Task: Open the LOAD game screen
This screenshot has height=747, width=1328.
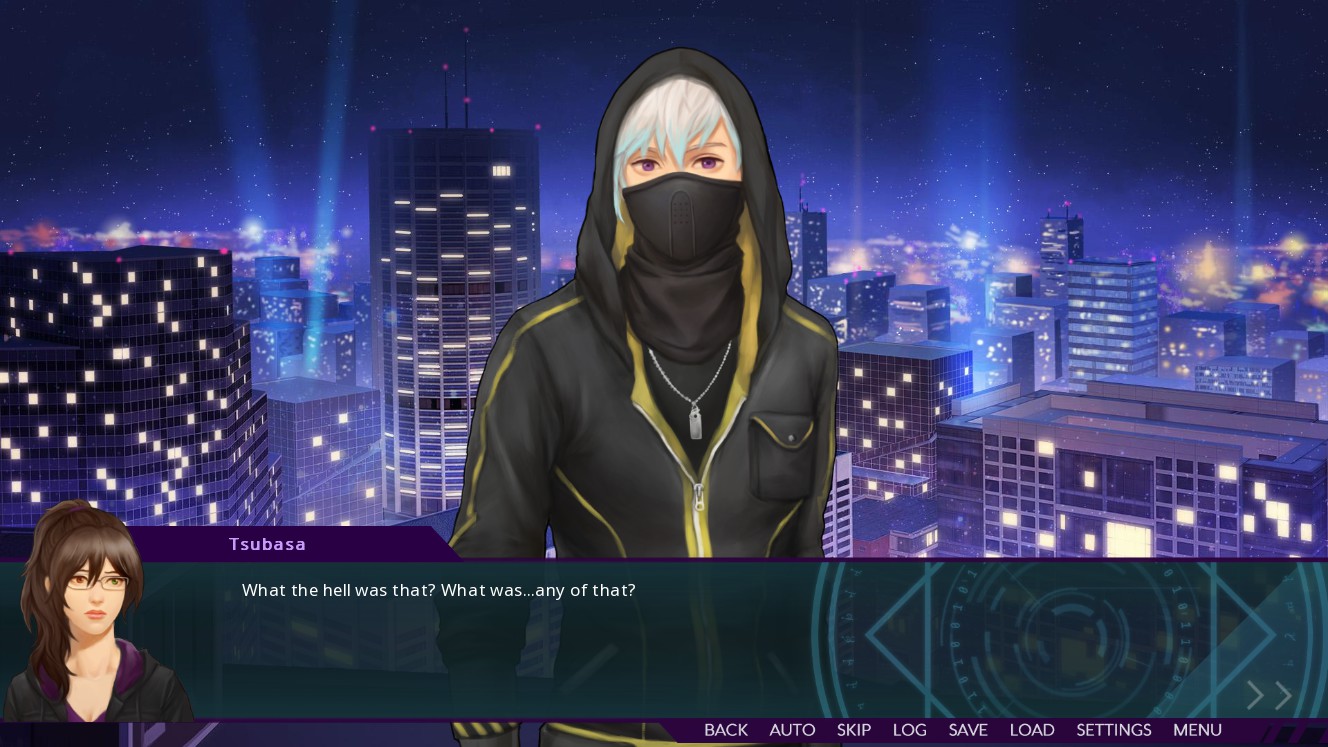Action: click(x=1032, y=730)
